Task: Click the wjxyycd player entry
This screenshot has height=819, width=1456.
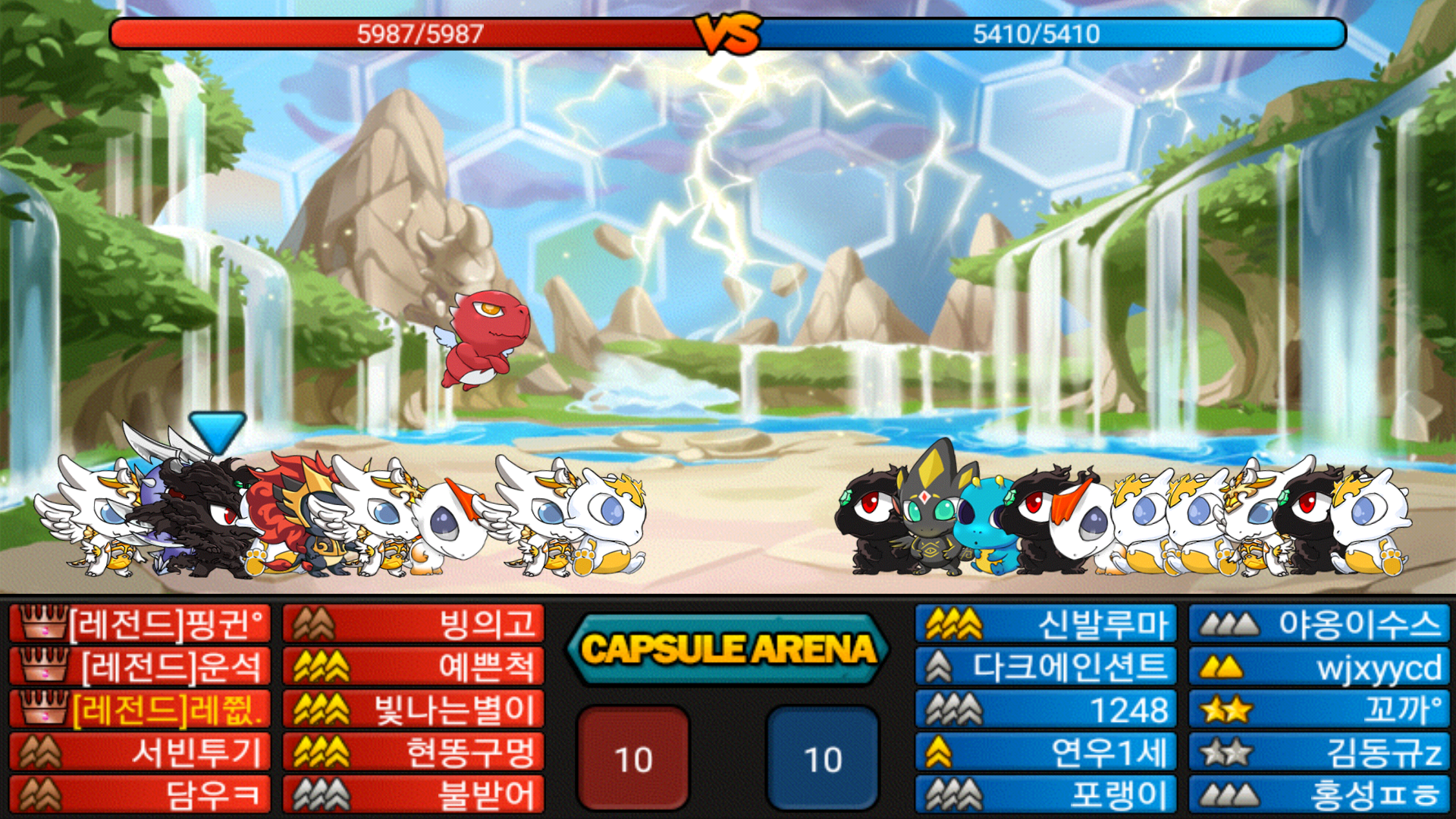Action: [x=1319, y=667]
